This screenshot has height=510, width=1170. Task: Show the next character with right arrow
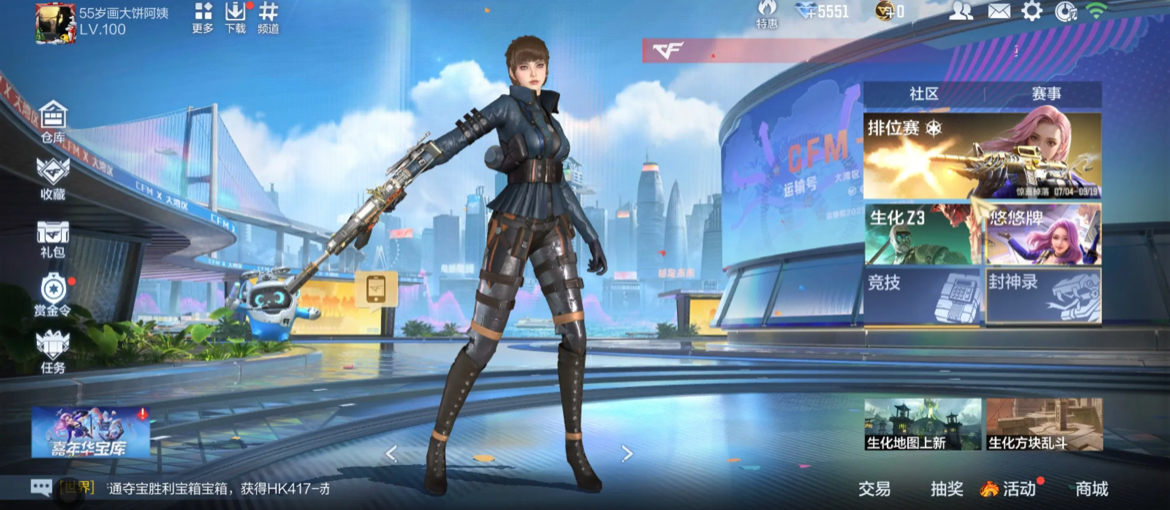click(627, 454)
